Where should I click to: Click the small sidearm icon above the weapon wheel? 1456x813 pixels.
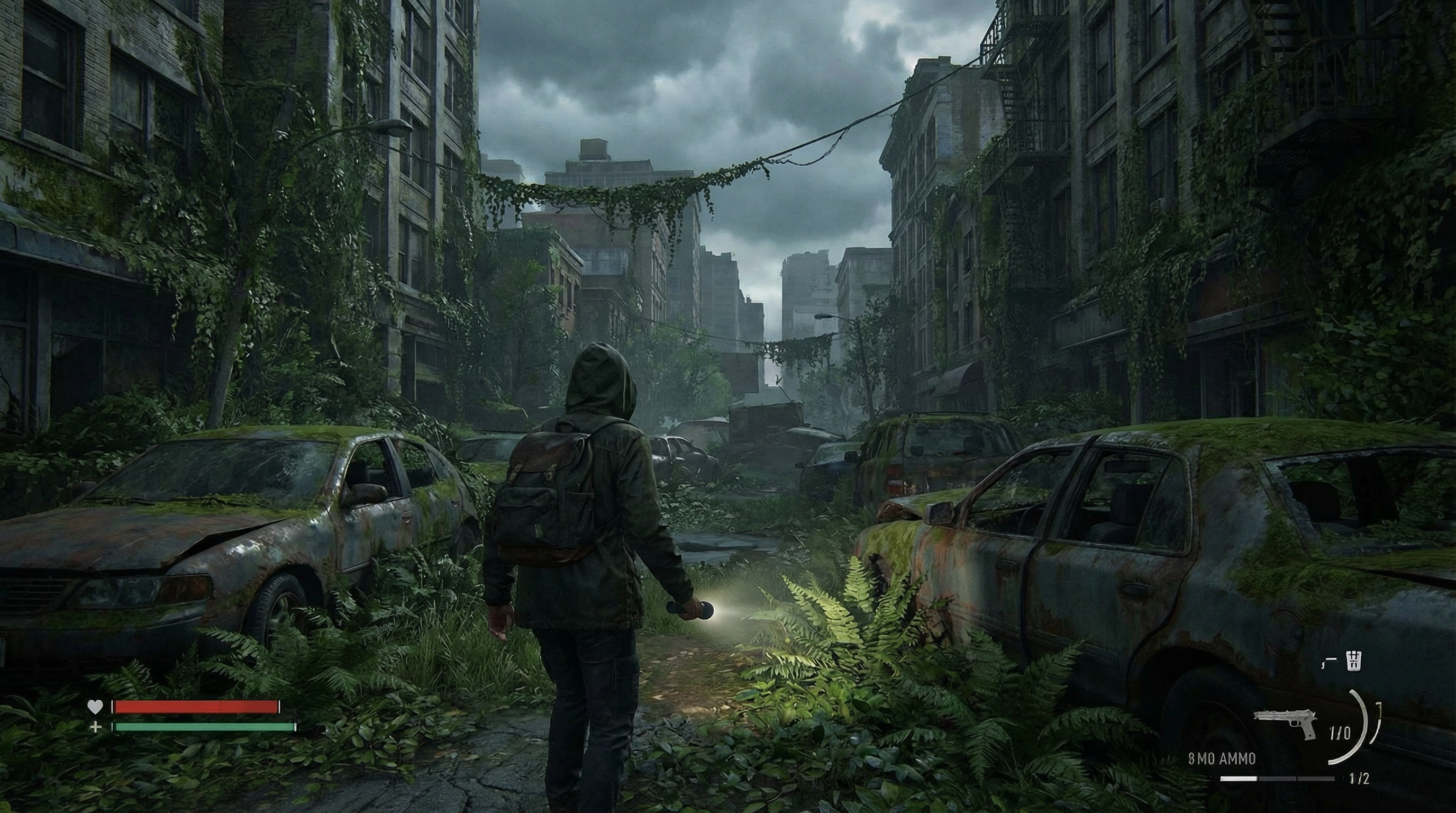1328,662
